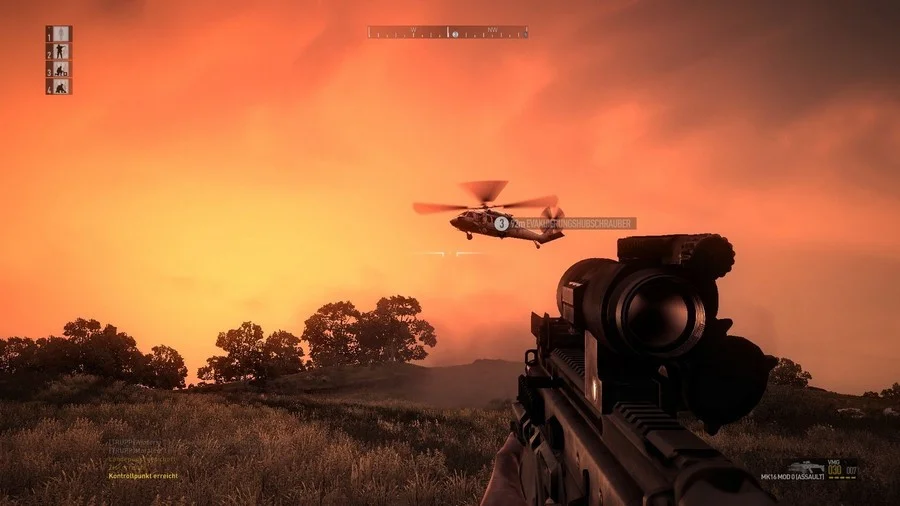
Task: Click the compass heading bar
Action: [447, 33]
